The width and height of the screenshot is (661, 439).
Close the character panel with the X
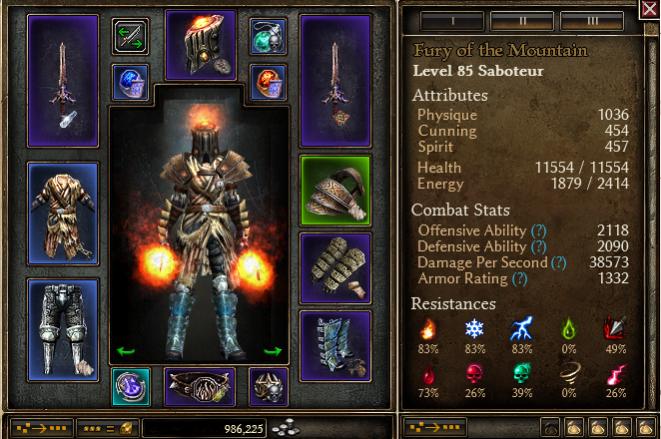click(648, 10)
